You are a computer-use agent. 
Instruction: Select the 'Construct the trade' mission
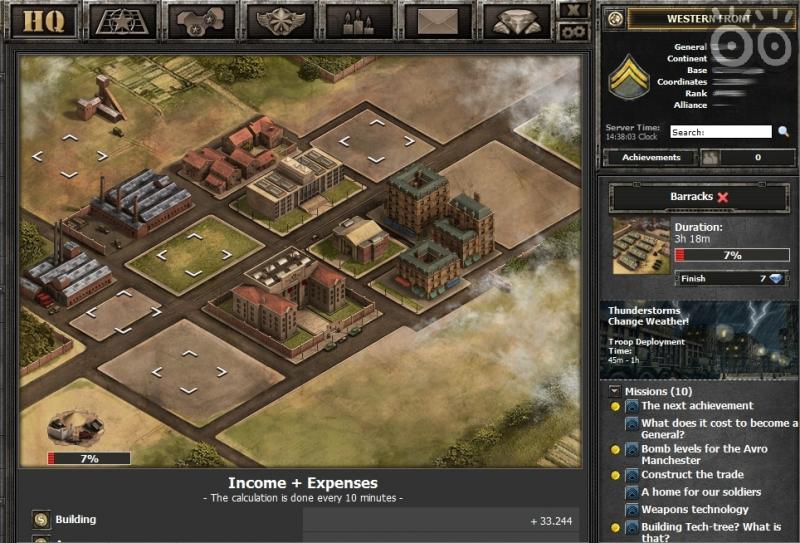pyautogui.click(x=692, y=475)
